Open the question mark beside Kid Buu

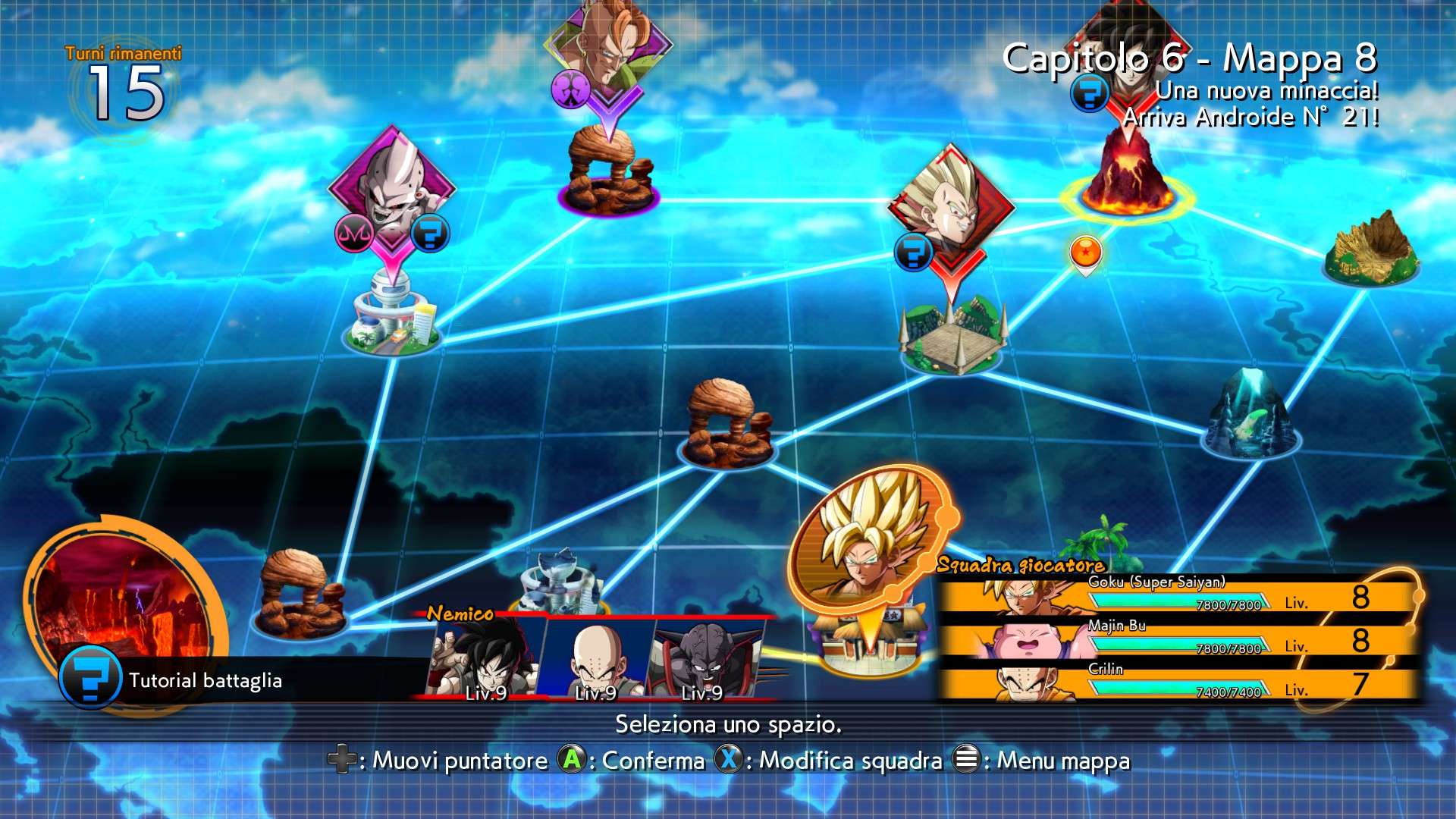coord(430,234)
